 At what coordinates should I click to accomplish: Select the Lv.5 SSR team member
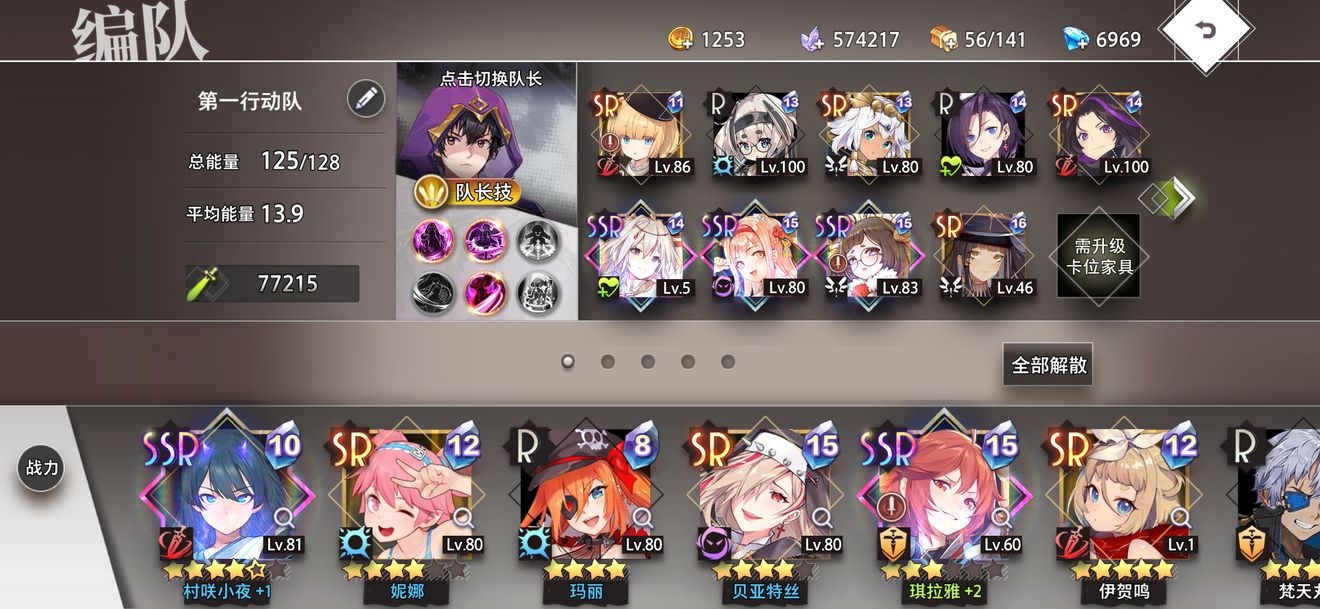(x=641, y=257)
